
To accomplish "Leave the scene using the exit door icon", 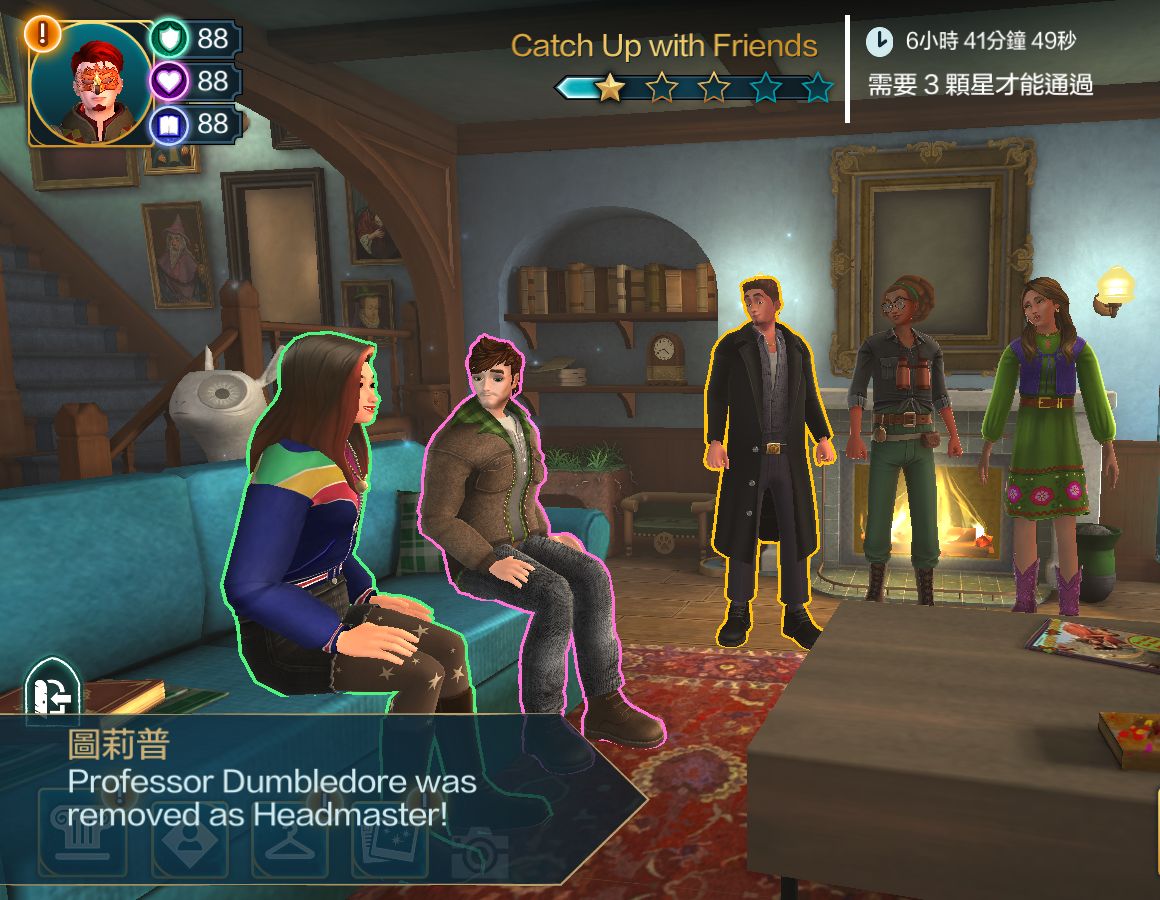I will click(x=51, y=687).
